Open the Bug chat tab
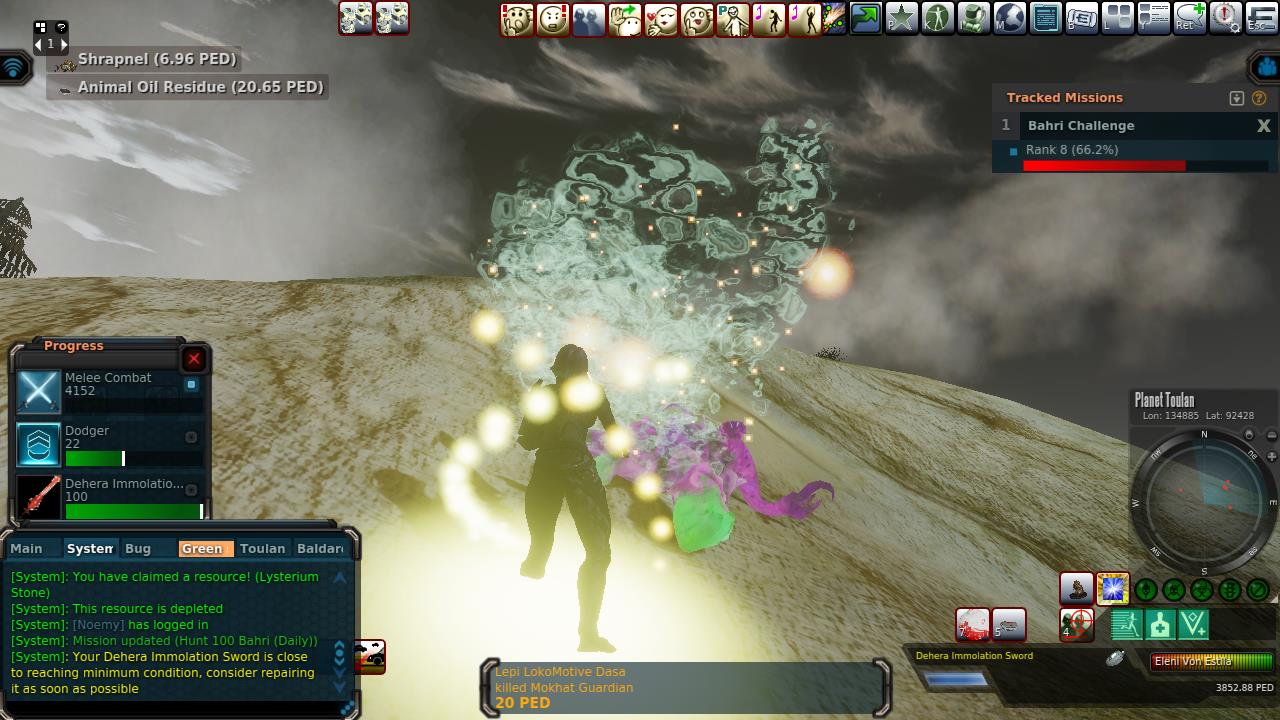This screenshot has width=1280, height=720. (138, 548)
